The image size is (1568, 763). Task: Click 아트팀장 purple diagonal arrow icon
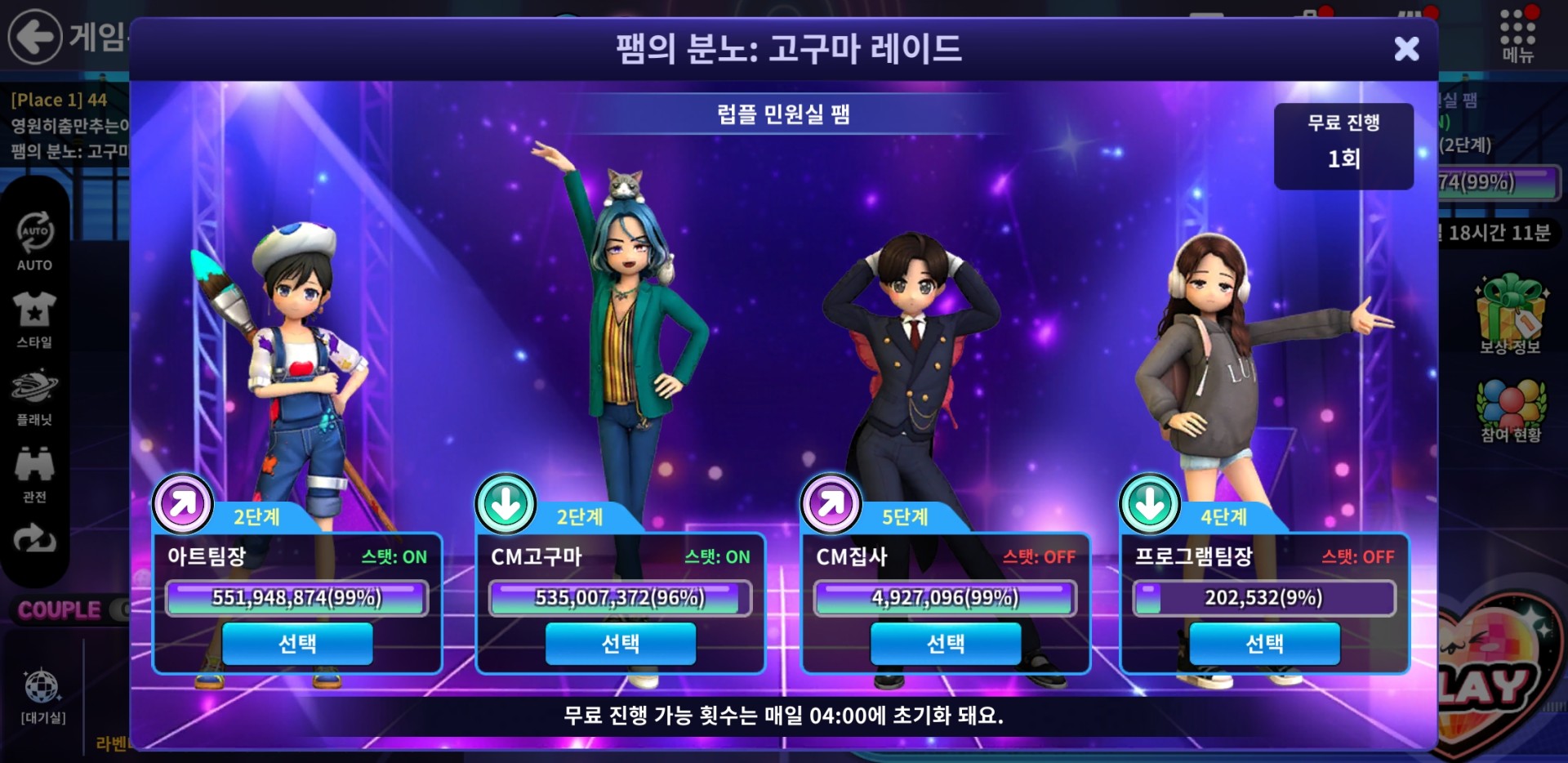tap(183, 503)
